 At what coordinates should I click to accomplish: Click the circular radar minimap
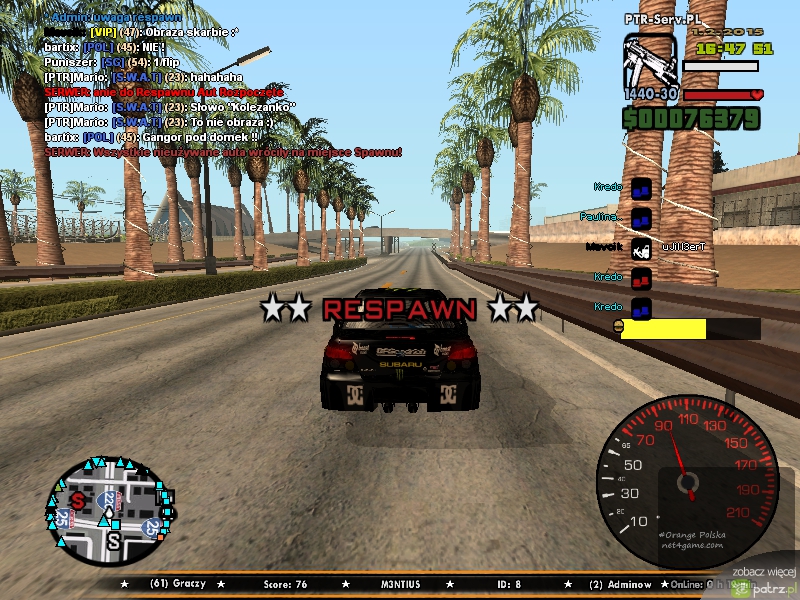pos(108,512)
